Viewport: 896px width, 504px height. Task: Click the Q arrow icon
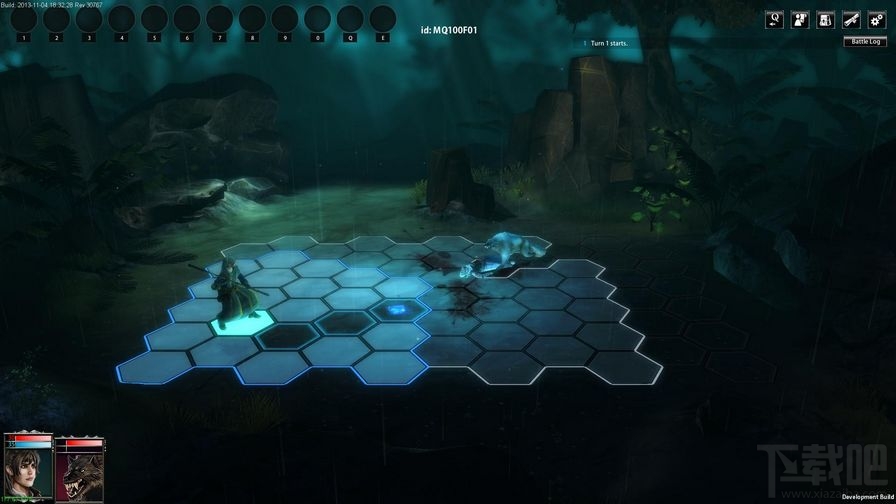pos(774,19)
